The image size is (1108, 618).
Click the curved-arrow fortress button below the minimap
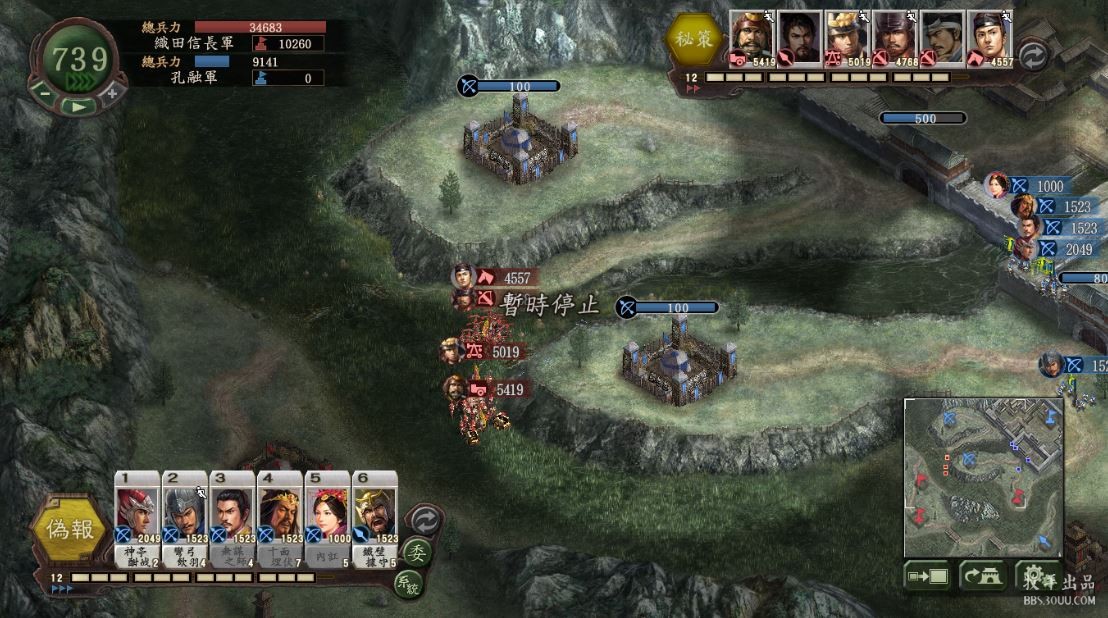click(x=982, y=575)
